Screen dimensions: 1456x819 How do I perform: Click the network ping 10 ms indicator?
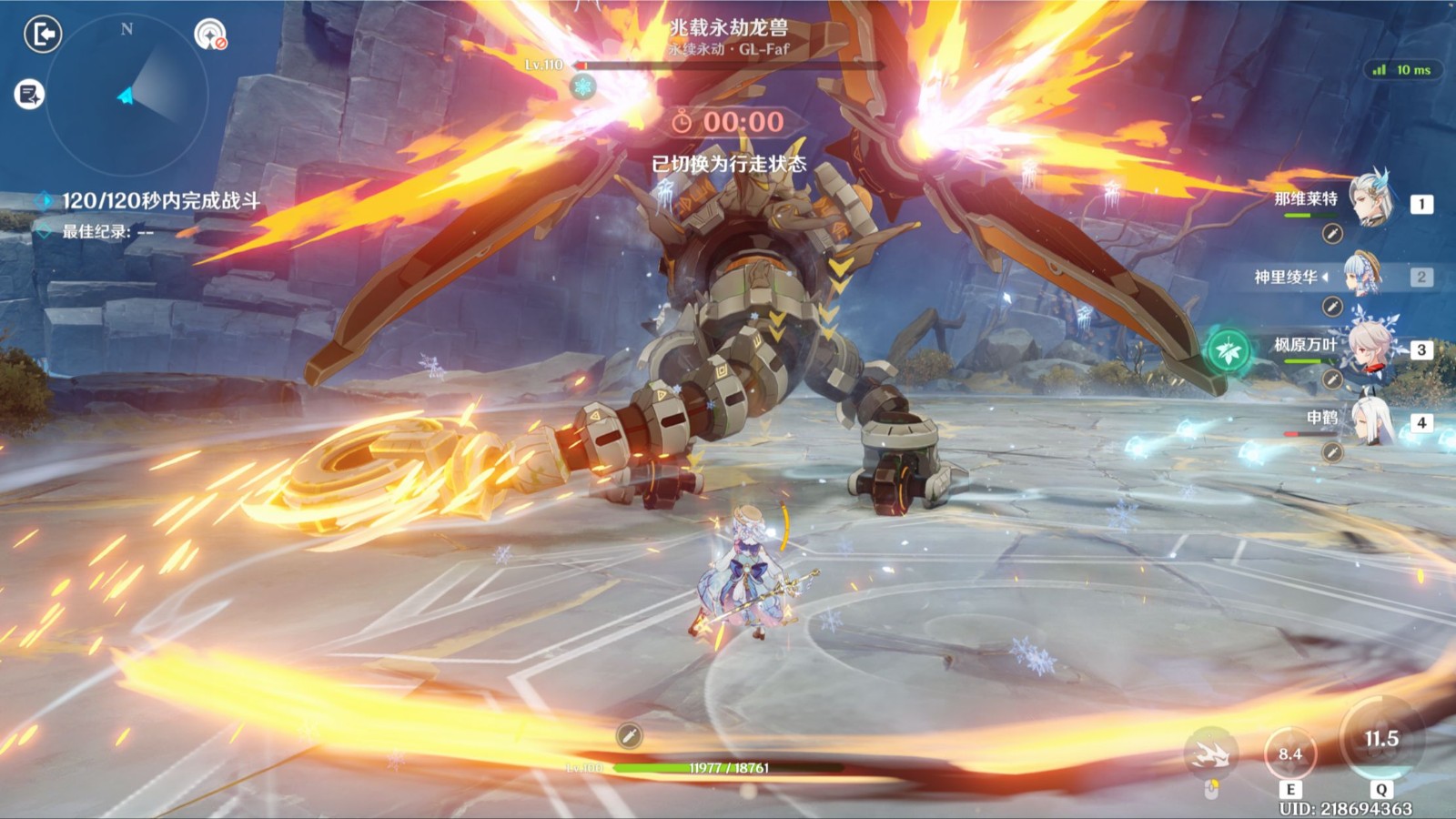tap(1402, 70)
